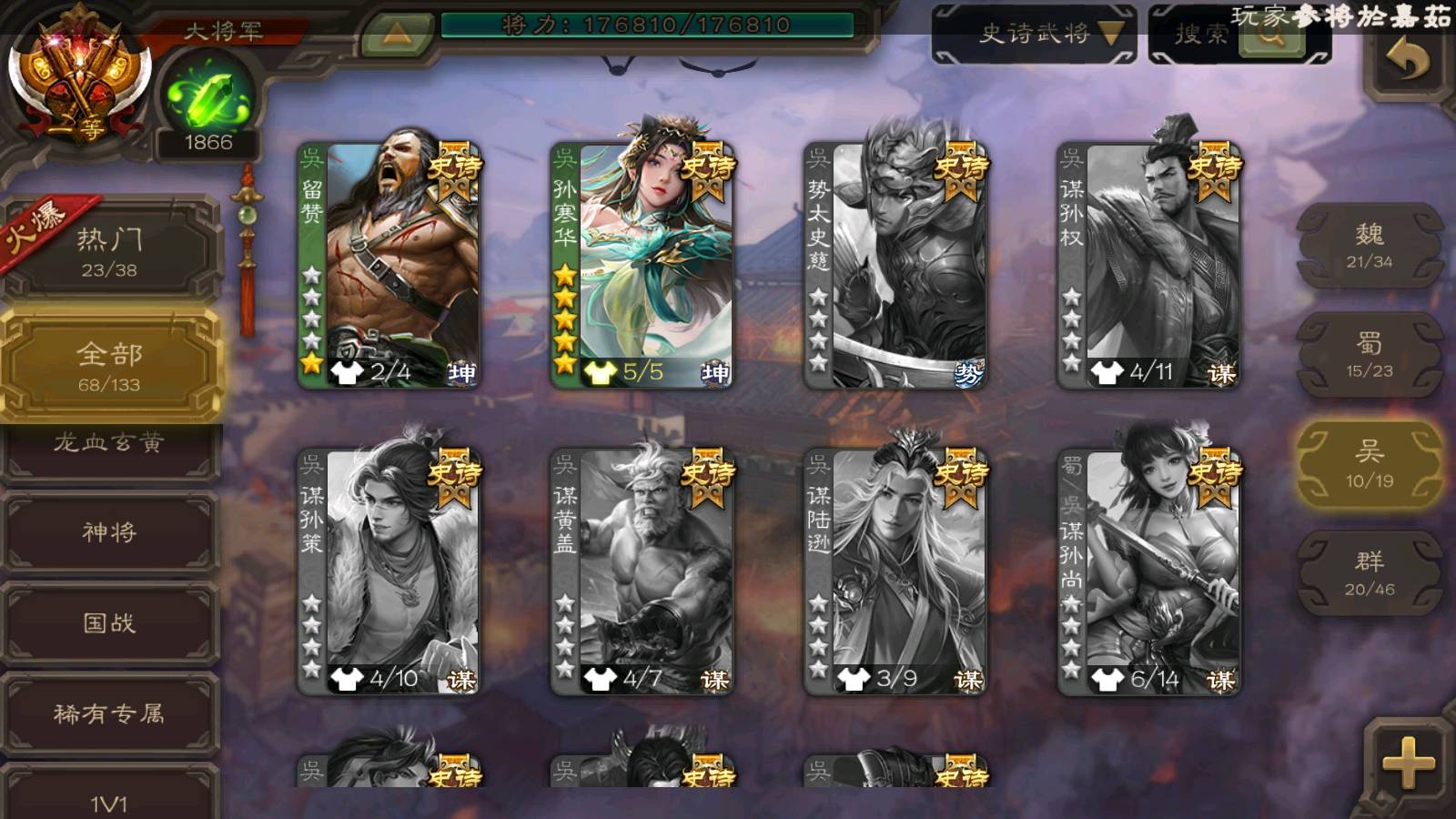Open the 孙权 general card
The width and height of the screenshot is (1456, 819).
(1148, 264)
